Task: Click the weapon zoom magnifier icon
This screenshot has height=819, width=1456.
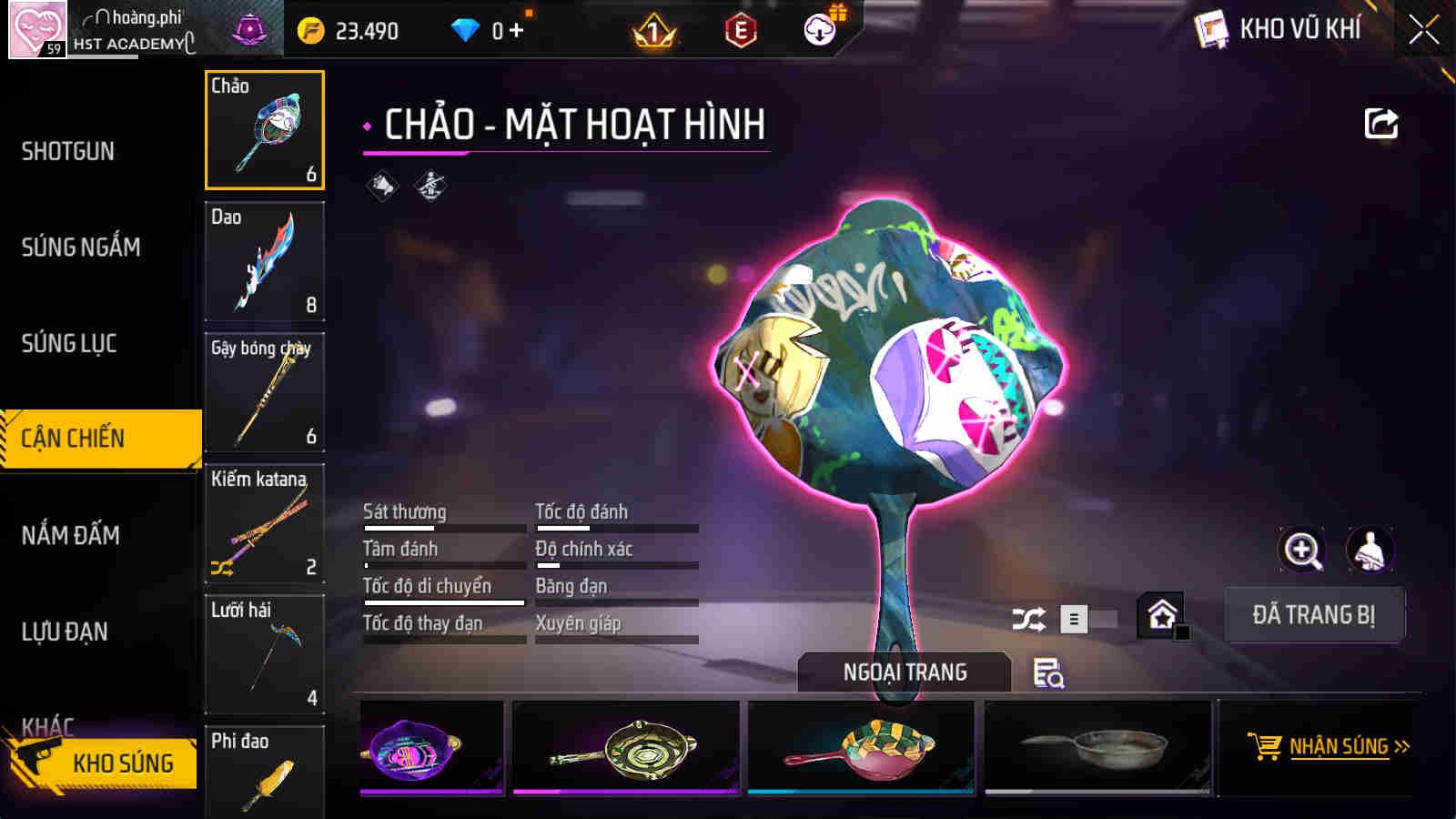Action: (1303, 551)
